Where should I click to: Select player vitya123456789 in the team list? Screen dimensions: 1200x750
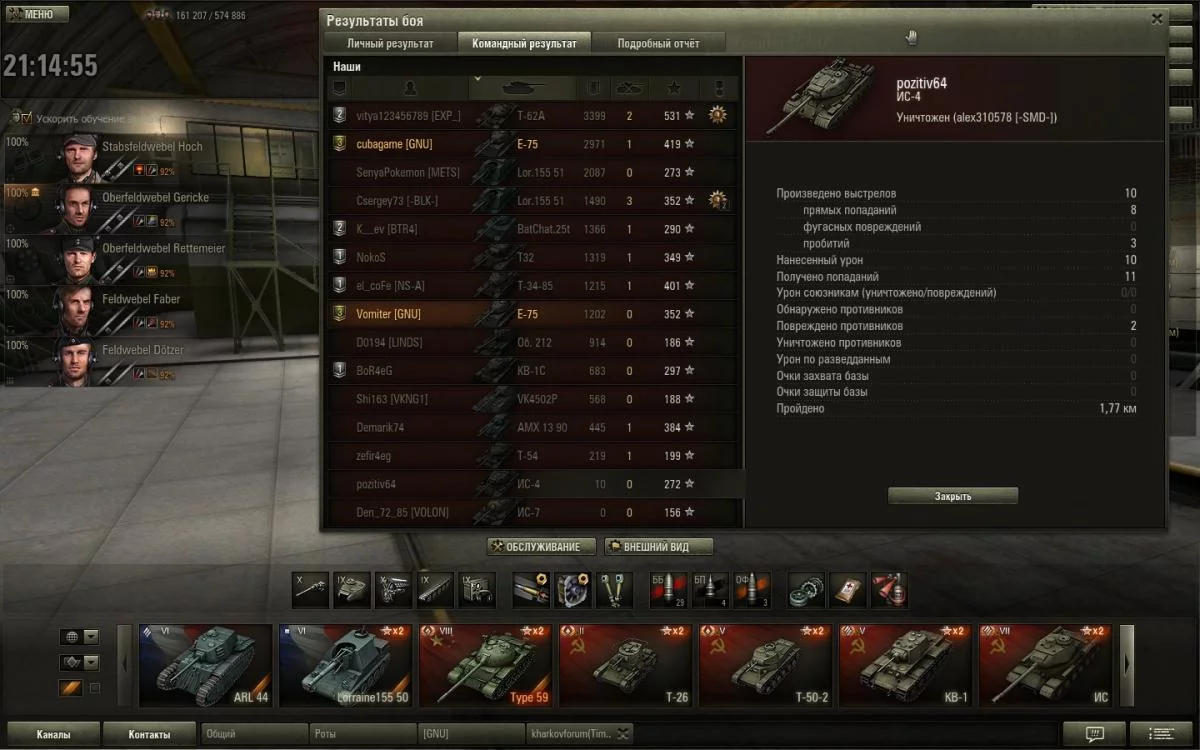click(x=408, y=116)
